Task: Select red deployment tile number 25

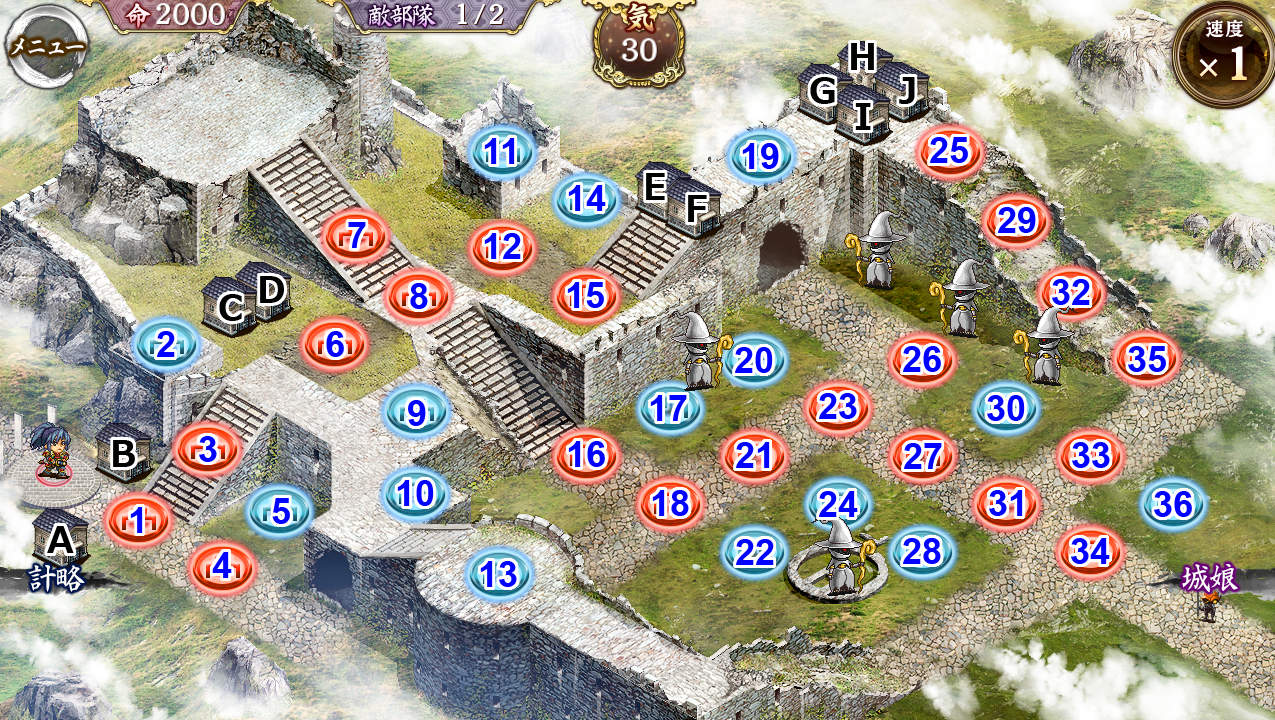Action: pyautogui.click(x=949, y=151)
